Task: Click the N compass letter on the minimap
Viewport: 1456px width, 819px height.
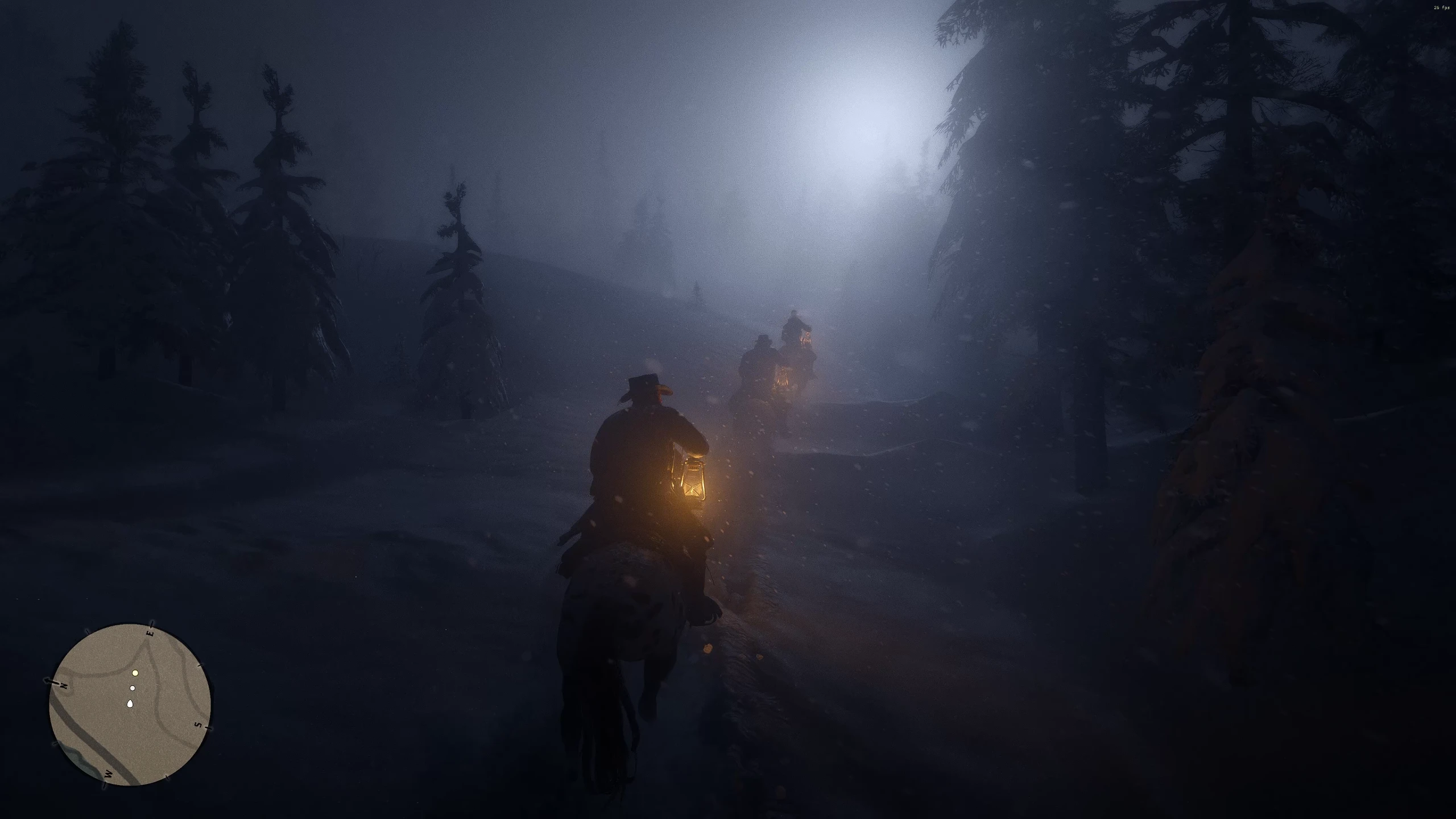Action: pos(63,685)
